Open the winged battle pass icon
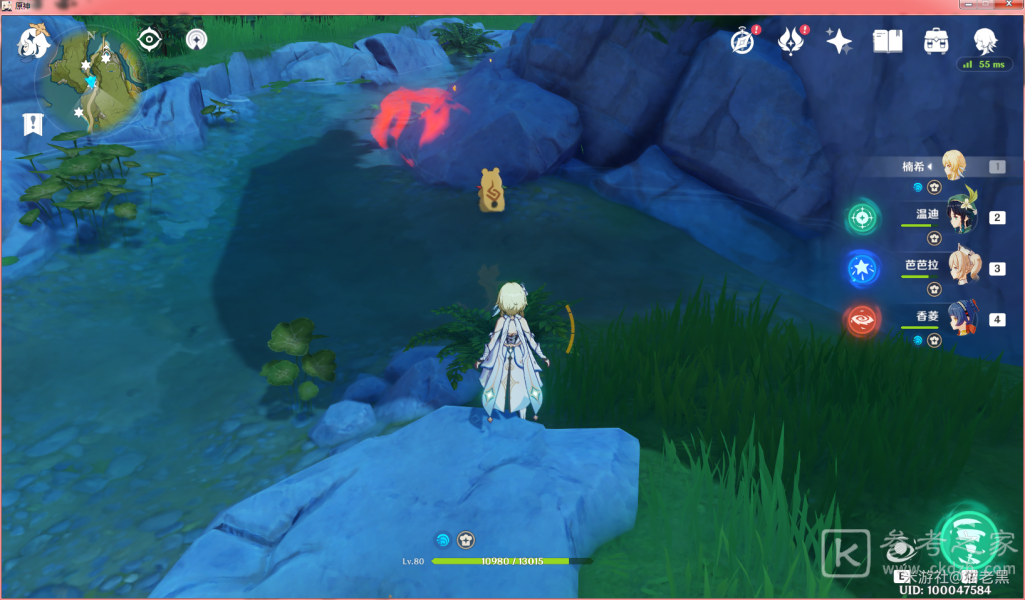 [792, 42]
